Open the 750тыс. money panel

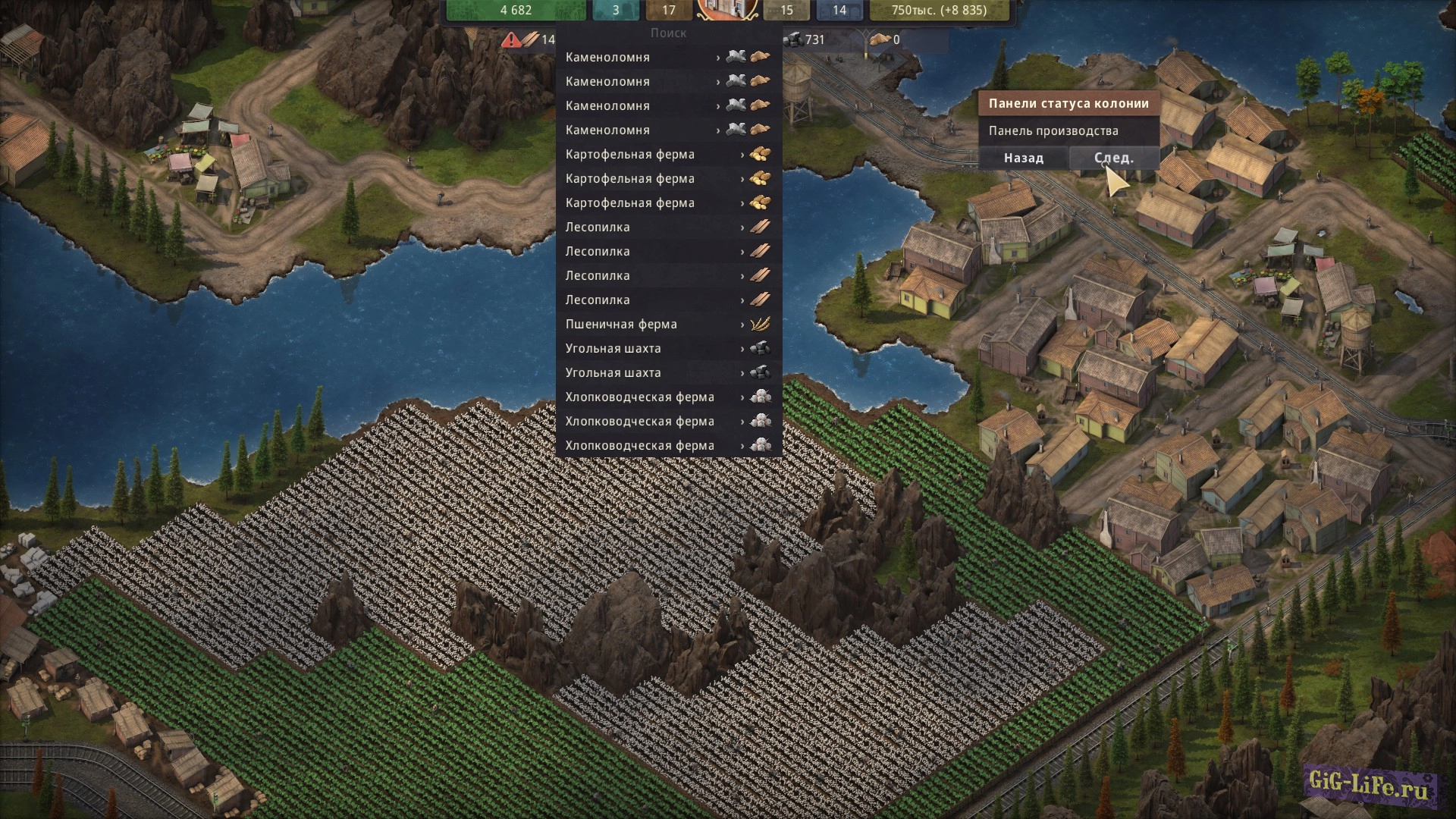[x=938, y=11]
